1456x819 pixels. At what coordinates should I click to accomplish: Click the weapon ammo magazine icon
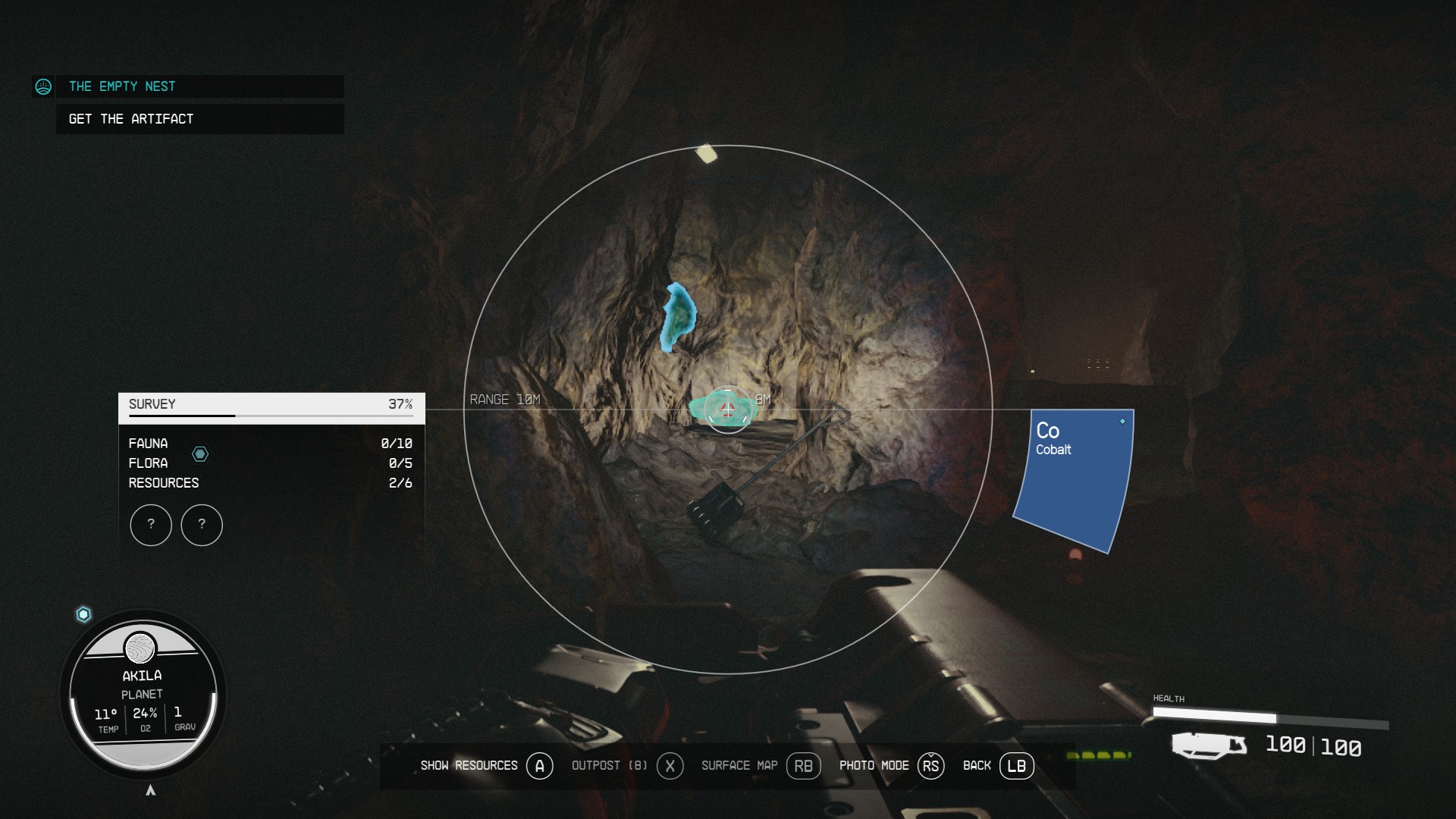(x=1208, y=747)
